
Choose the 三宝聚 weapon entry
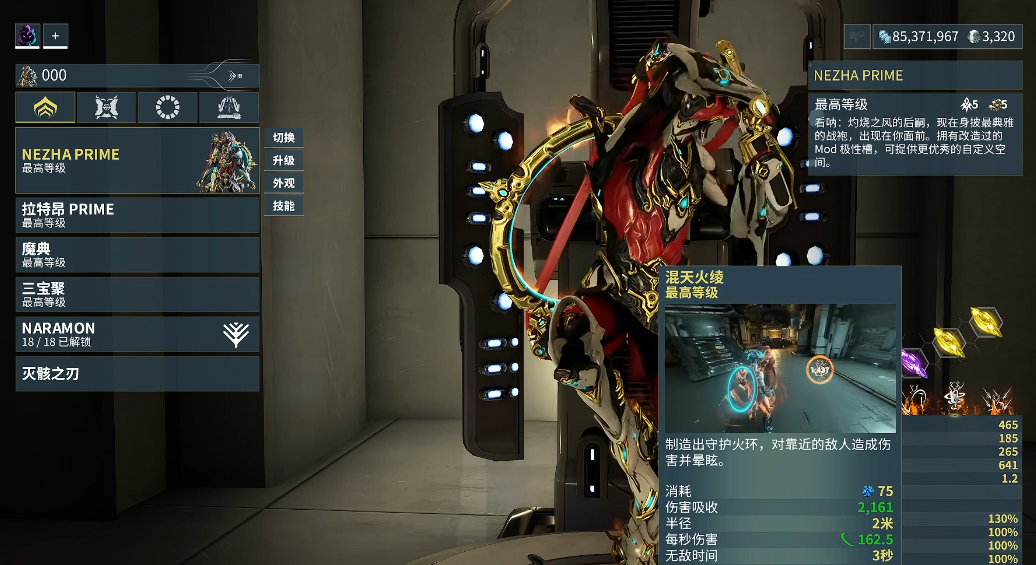[137, 294]
